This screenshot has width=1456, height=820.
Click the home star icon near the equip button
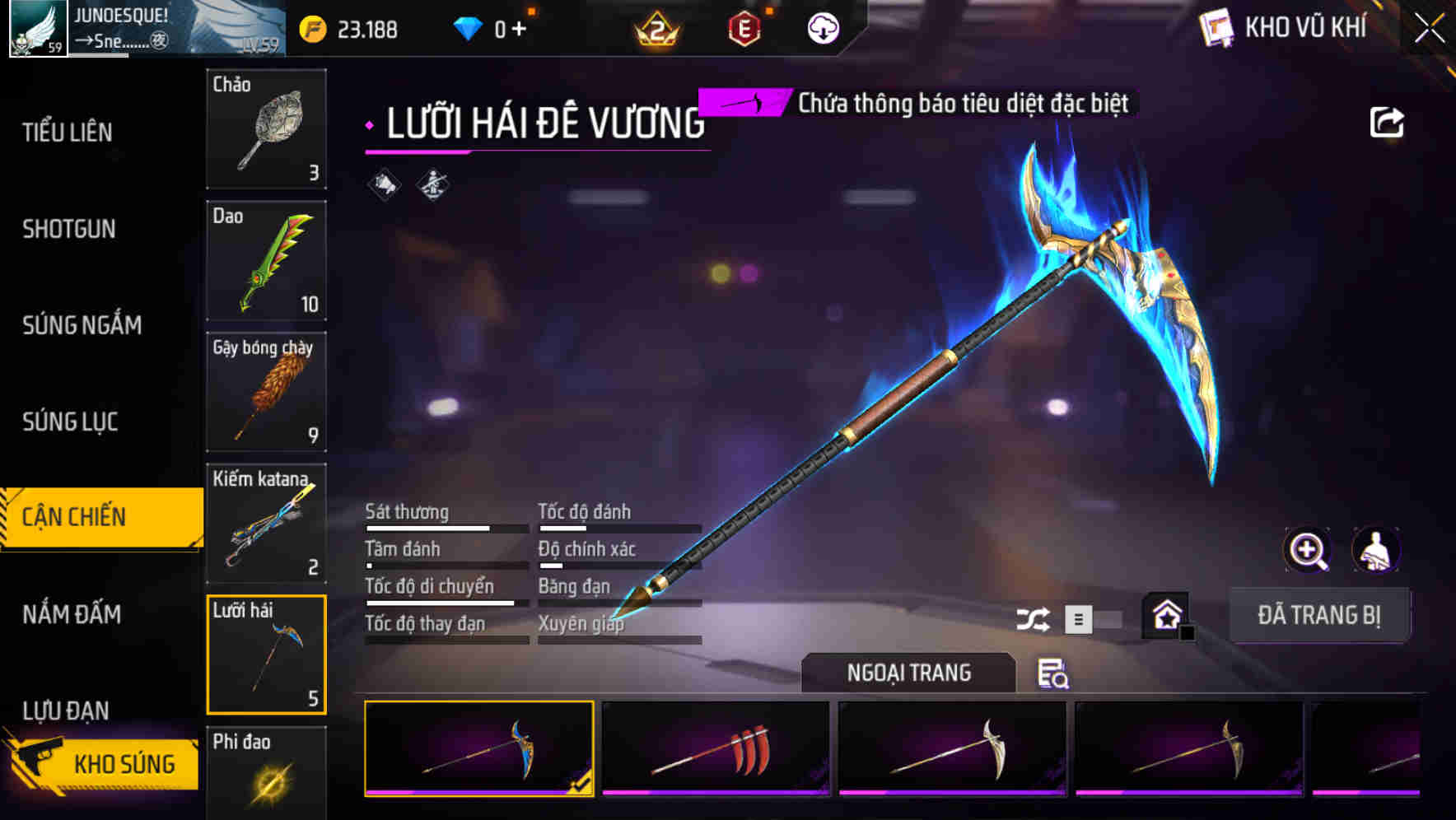tap(1164, 615)
